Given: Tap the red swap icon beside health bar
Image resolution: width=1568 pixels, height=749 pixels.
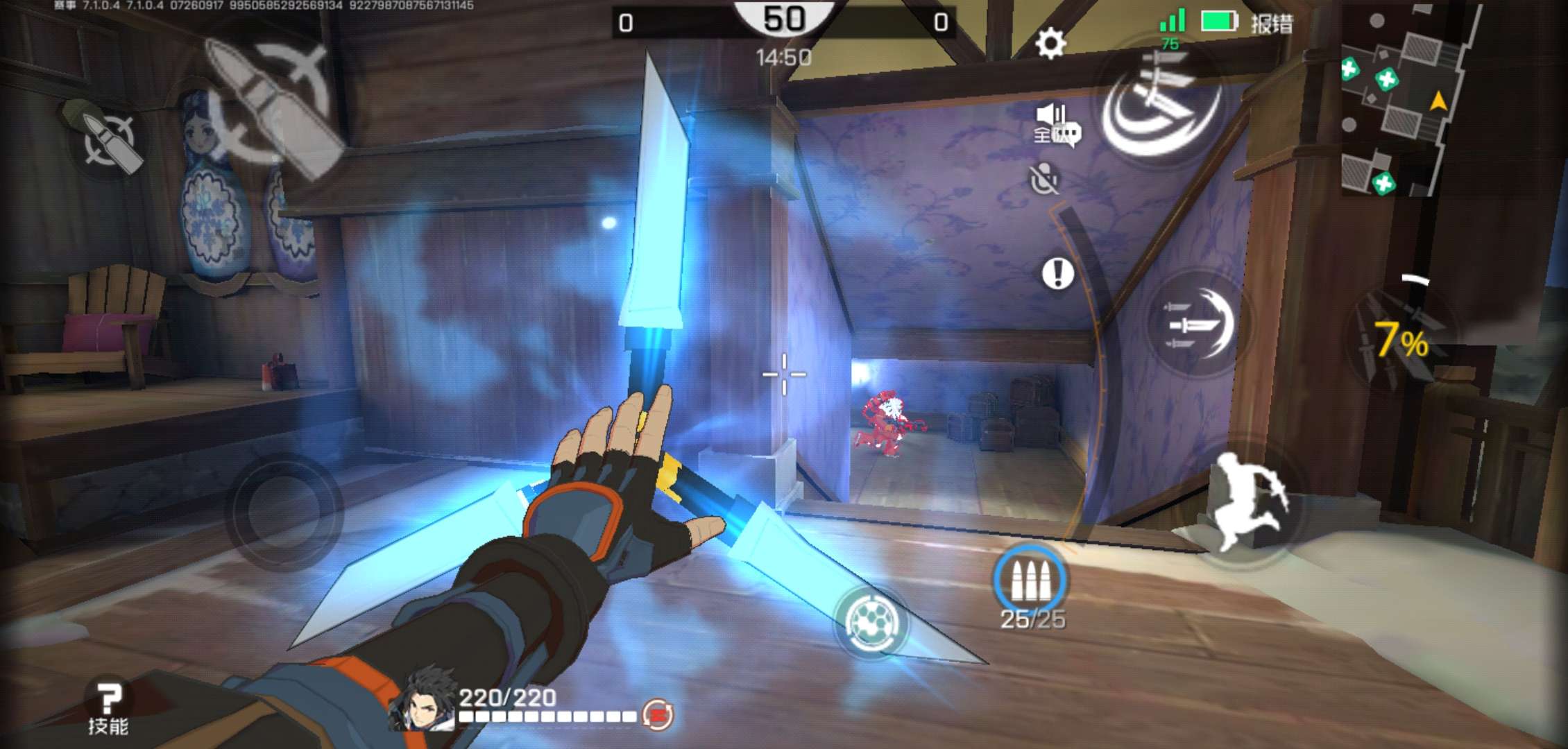Looking at the screenshot, I should point(657,714).
